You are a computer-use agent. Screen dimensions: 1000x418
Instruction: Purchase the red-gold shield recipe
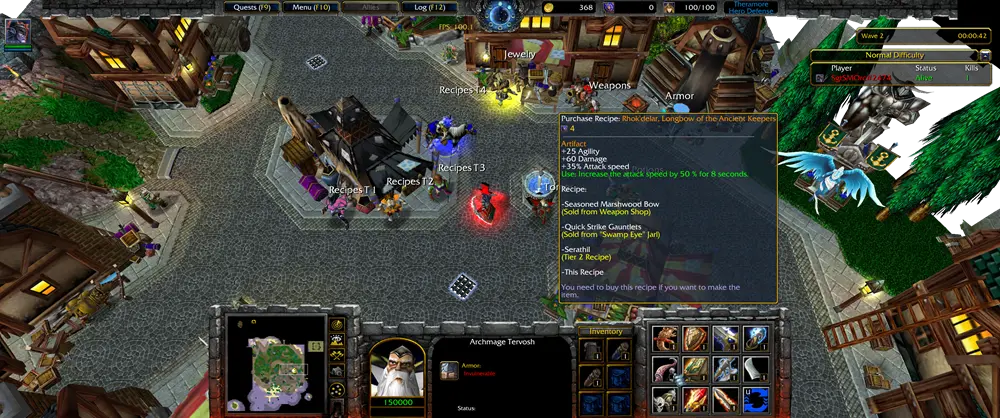click(696, 340)
